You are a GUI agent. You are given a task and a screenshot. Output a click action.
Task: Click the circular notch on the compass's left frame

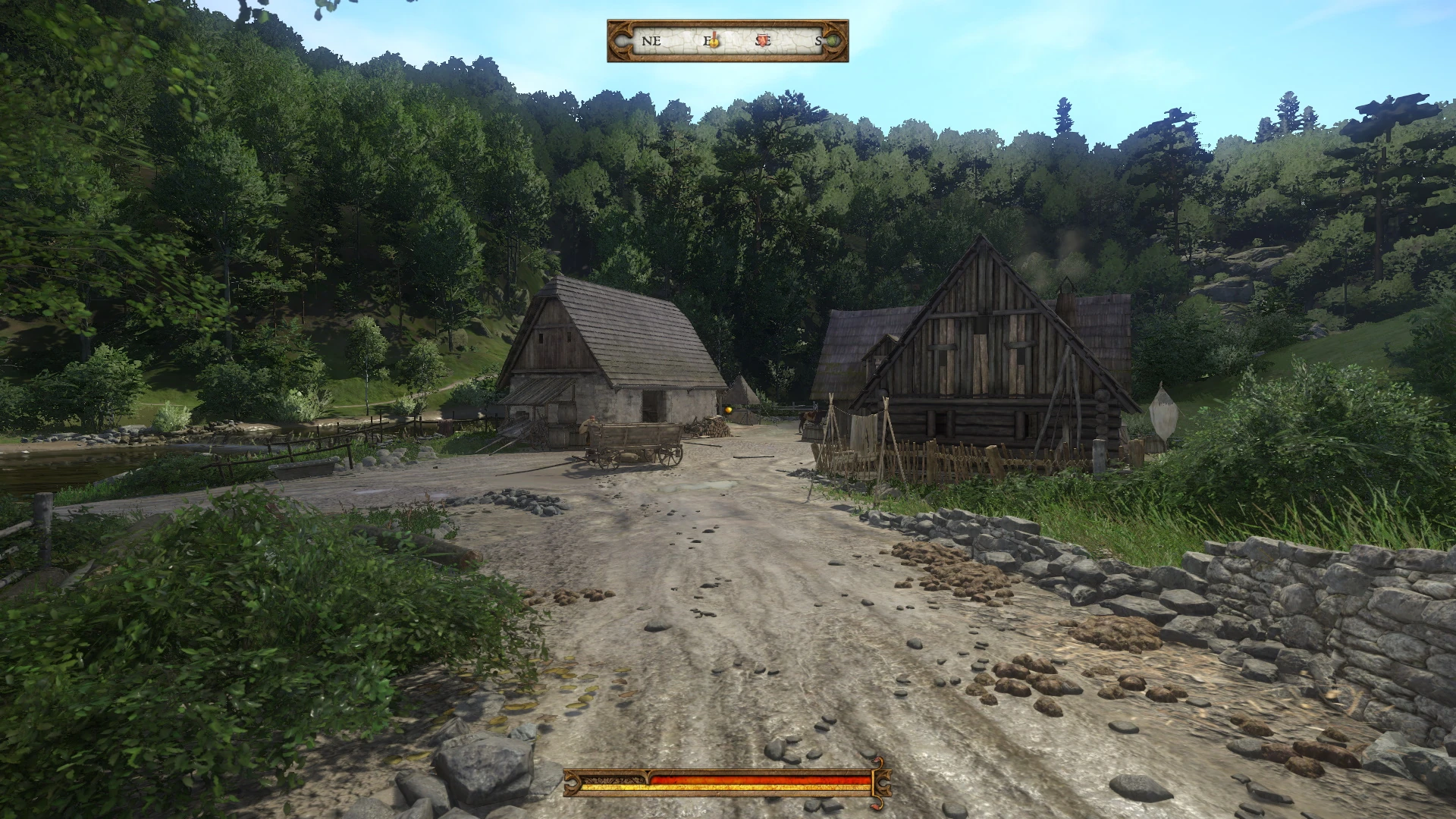click(621, 39)
